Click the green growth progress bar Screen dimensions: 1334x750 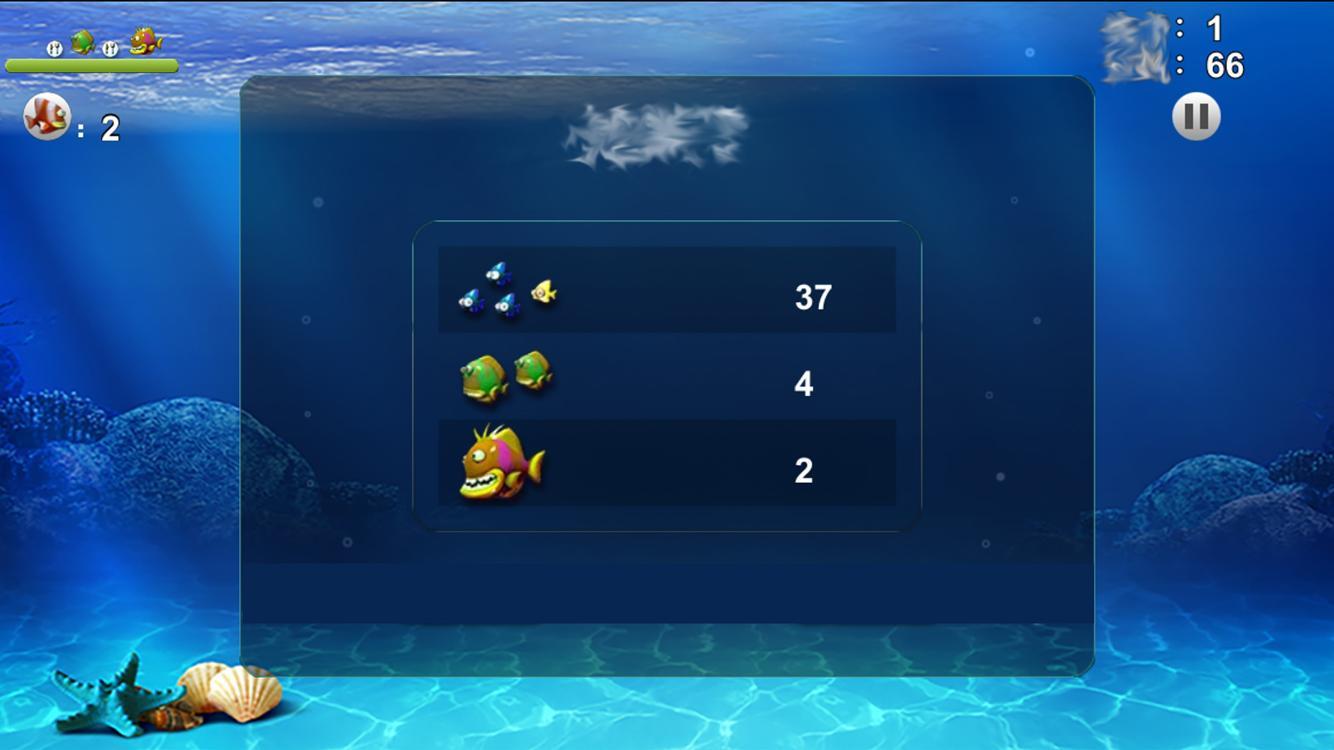click(92, 66)
